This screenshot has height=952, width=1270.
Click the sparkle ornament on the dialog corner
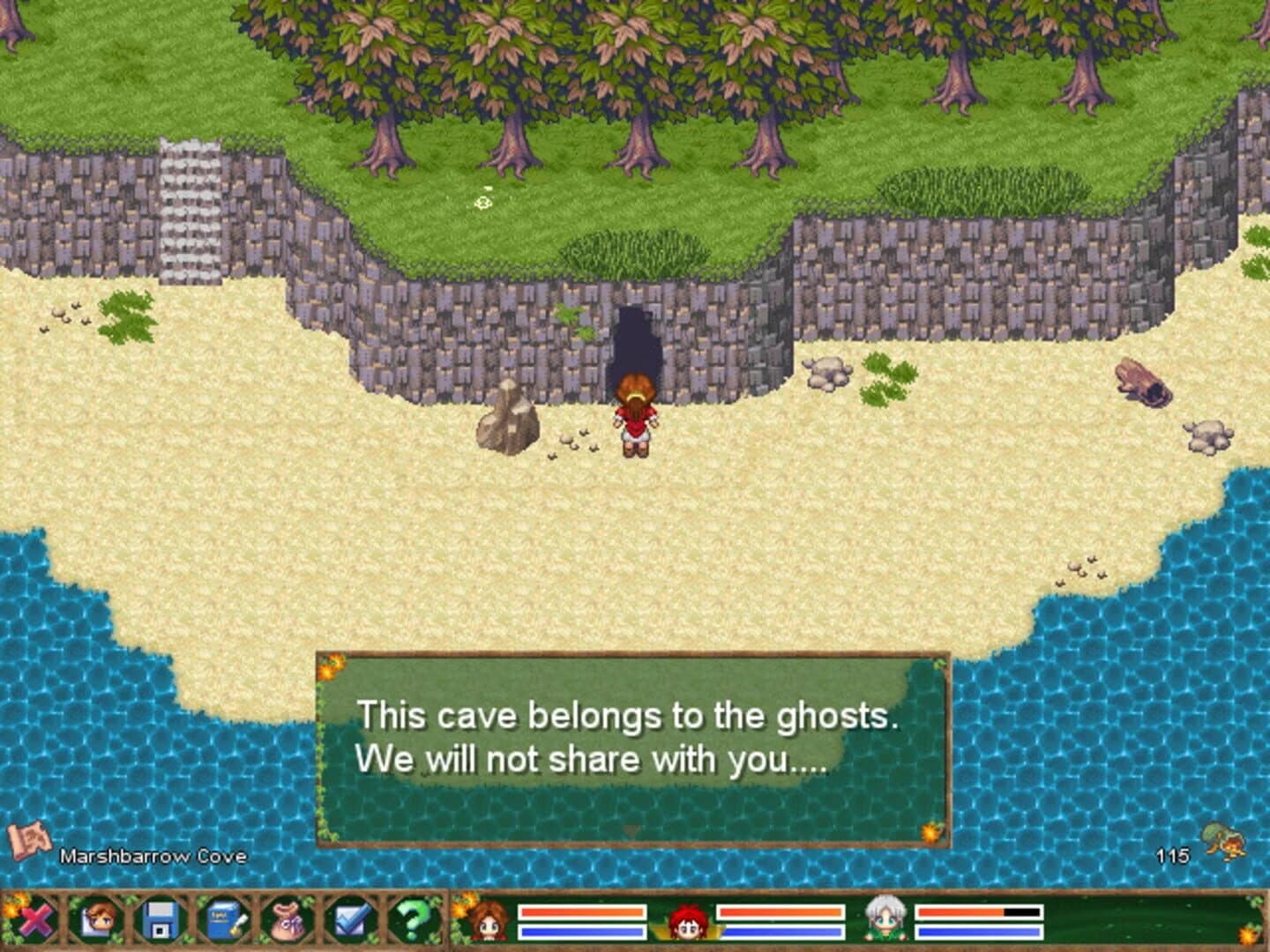pos(330,666)
